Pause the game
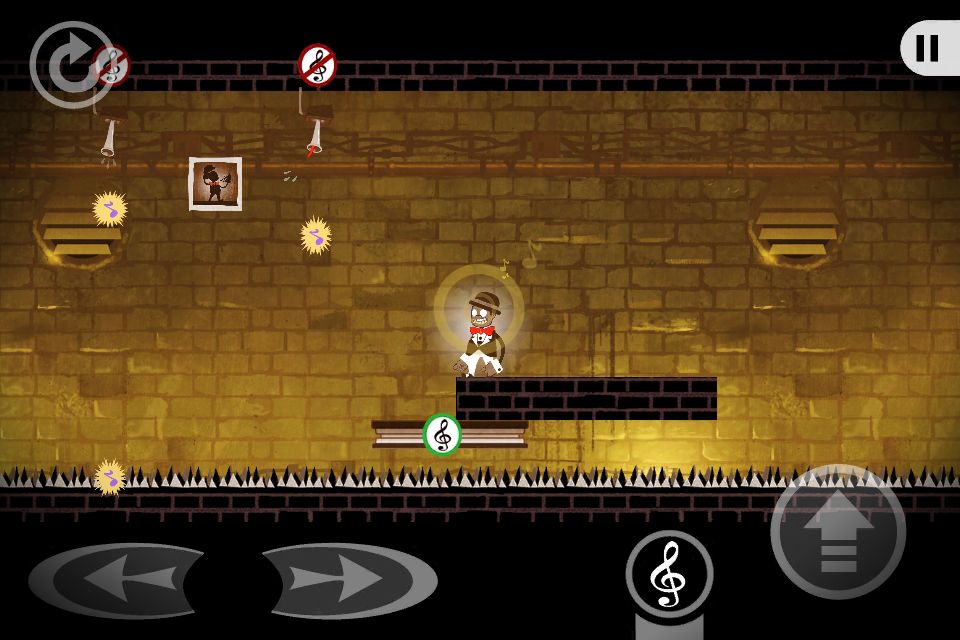 [x=928, y=48]
